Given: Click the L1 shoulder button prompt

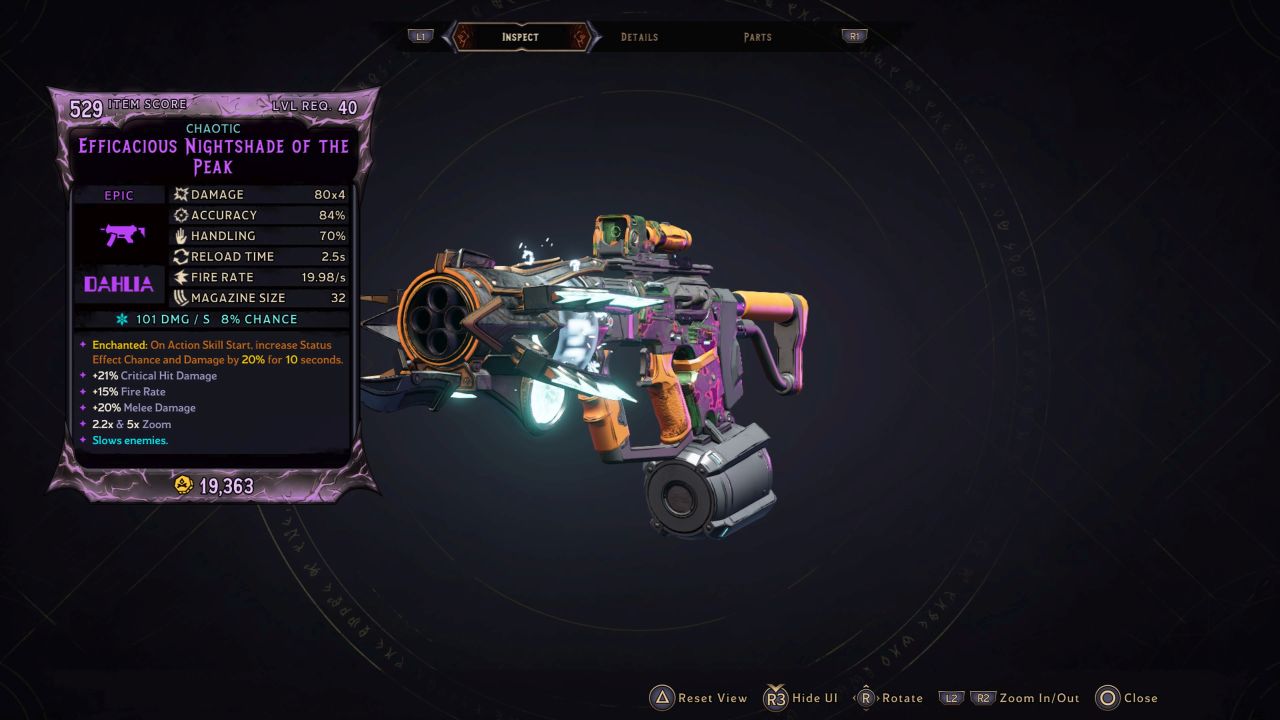Looking at the screenshot, I should 419,36.
